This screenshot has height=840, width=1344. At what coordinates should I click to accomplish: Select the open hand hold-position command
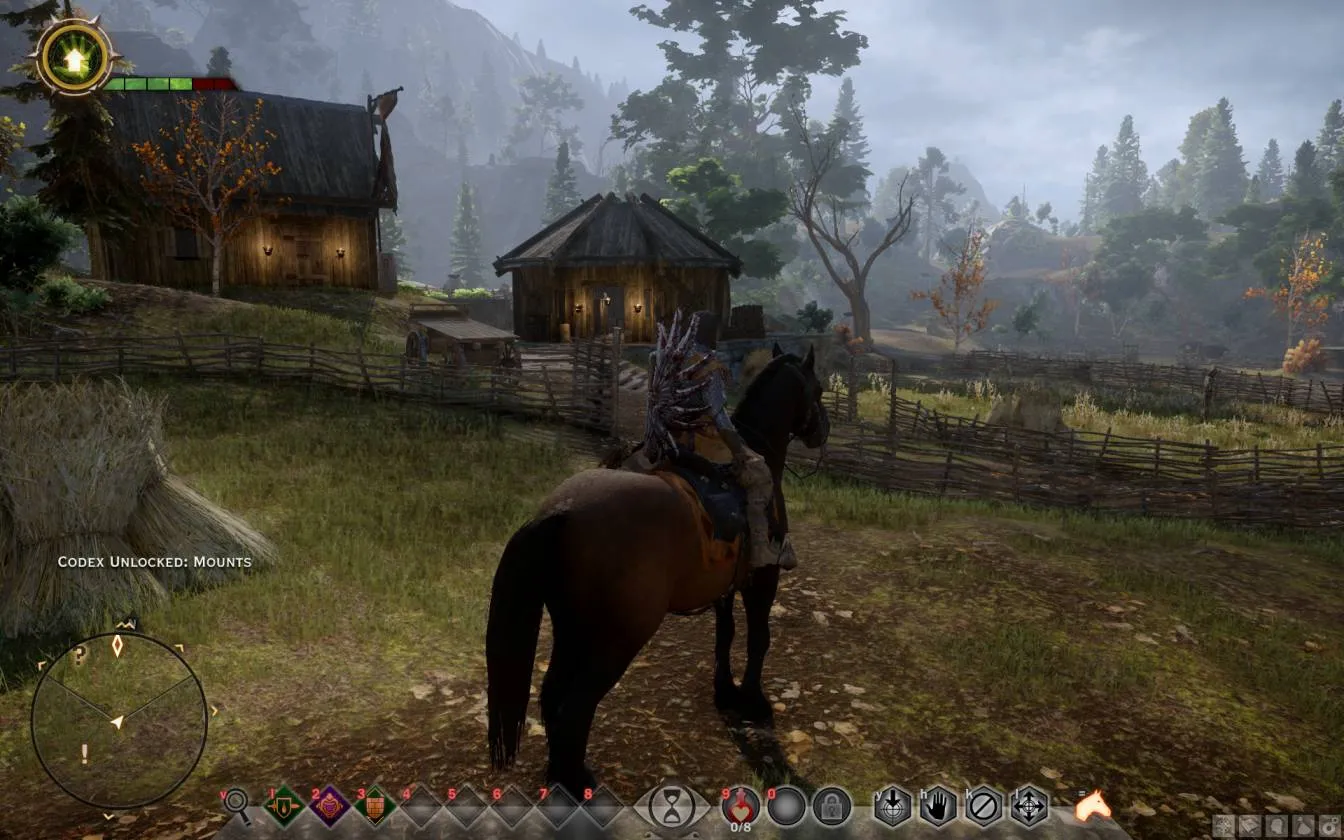click(938, 805)
